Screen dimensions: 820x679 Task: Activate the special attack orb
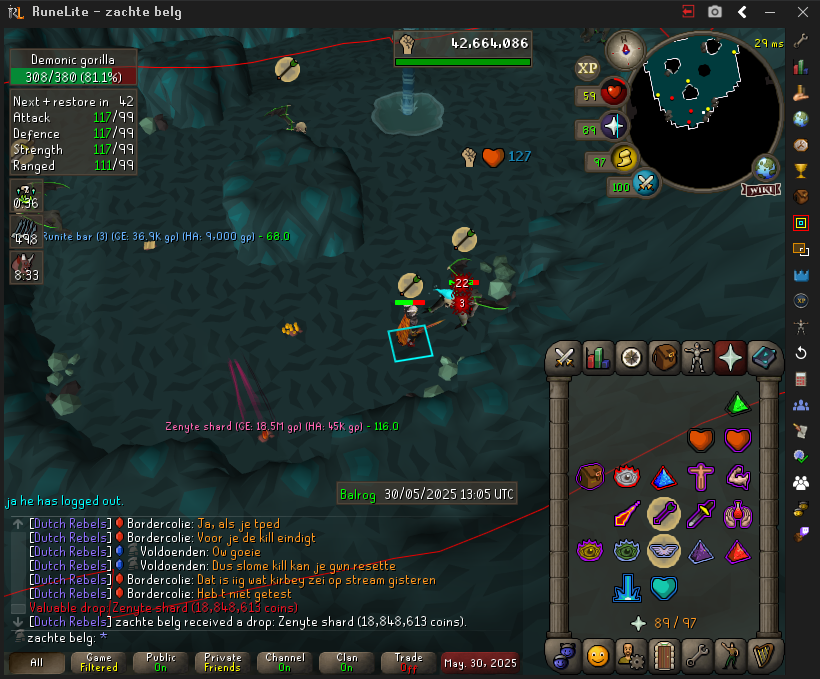click(x=645, y=184)
